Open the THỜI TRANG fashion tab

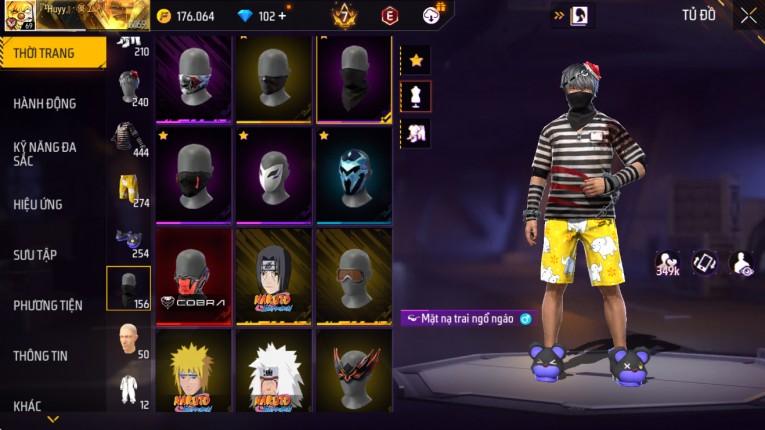point(52,53)
